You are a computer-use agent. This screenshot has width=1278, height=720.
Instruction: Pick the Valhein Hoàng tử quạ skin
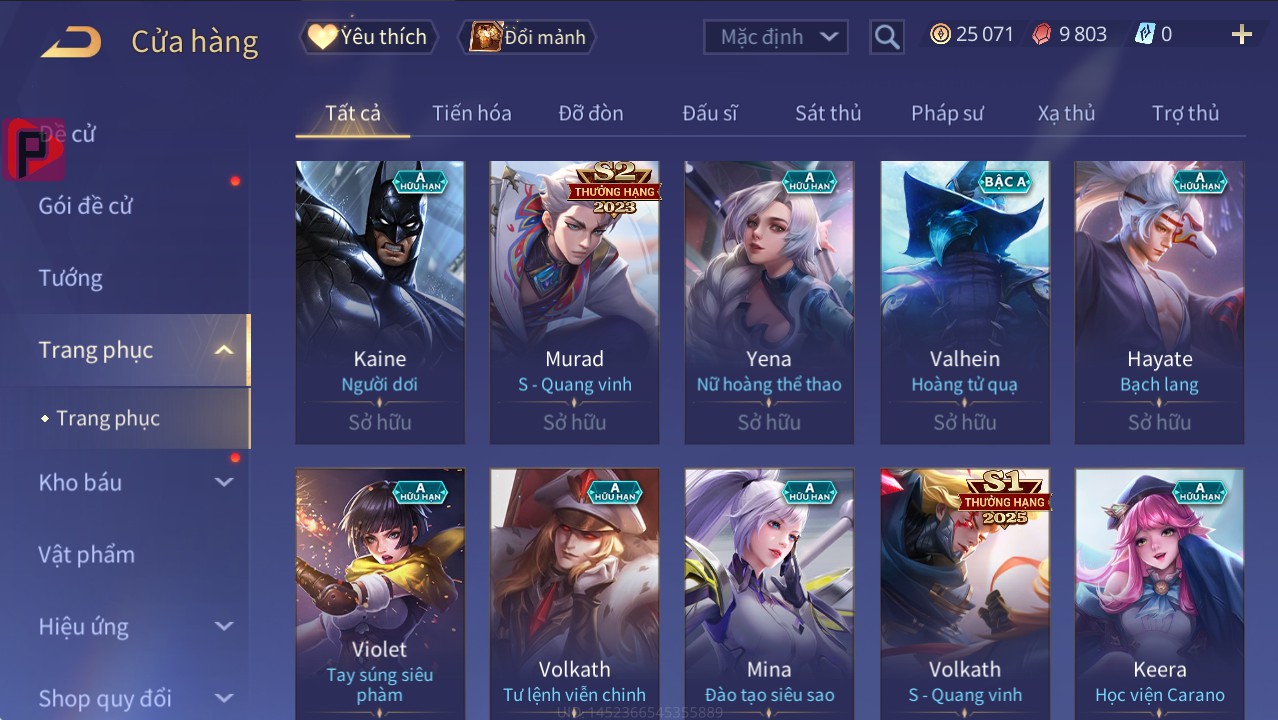[964, 301]
